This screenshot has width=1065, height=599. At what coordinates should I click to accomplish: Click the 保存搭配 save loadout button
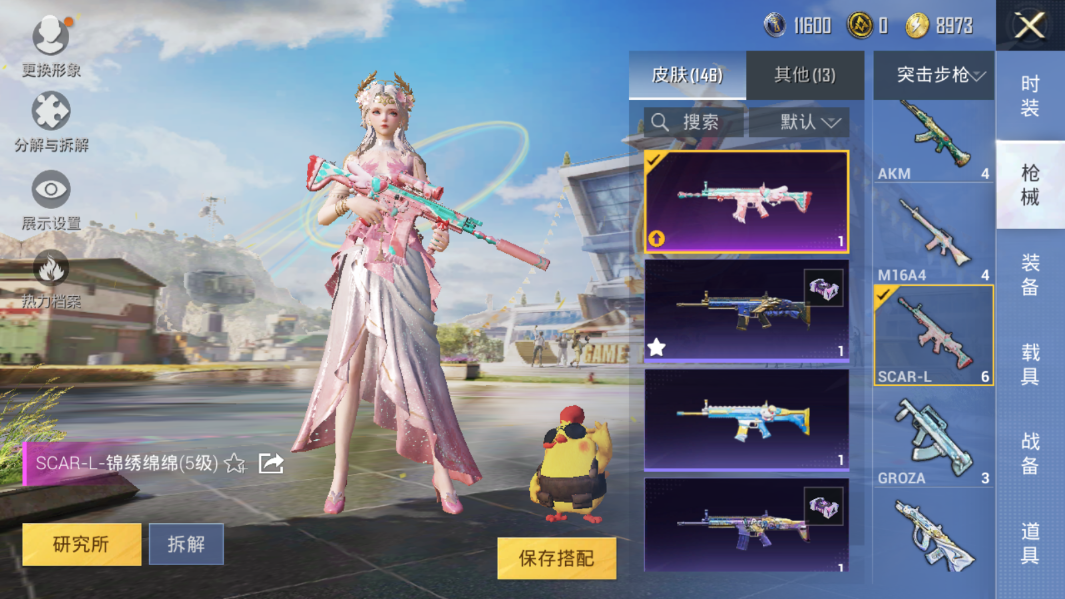coord(556,558)
